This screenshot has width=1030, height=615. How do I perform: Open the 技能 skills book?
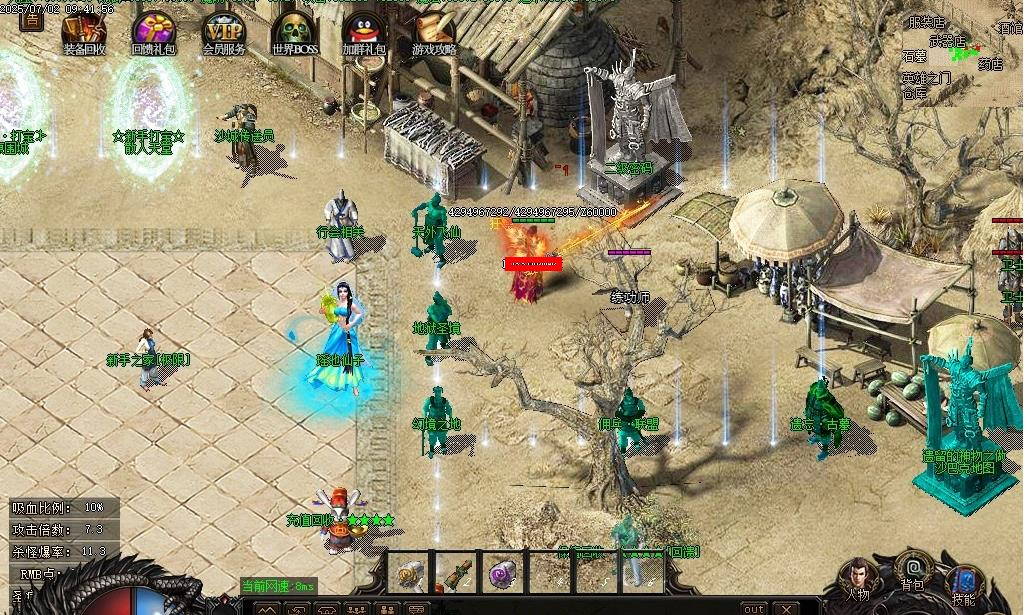[964, 582]
